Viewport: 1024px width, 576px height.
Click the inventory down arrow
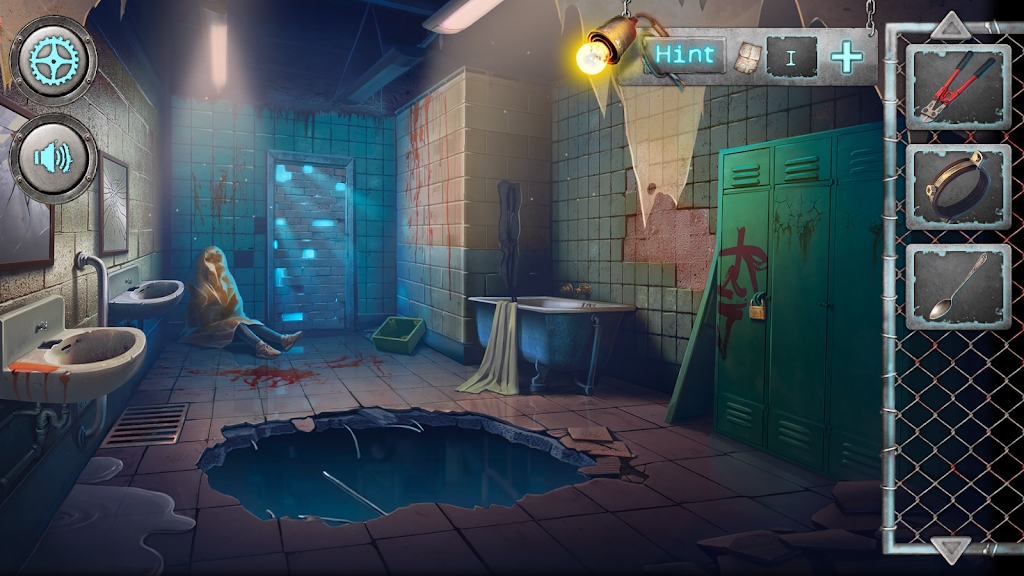[951, 548]
